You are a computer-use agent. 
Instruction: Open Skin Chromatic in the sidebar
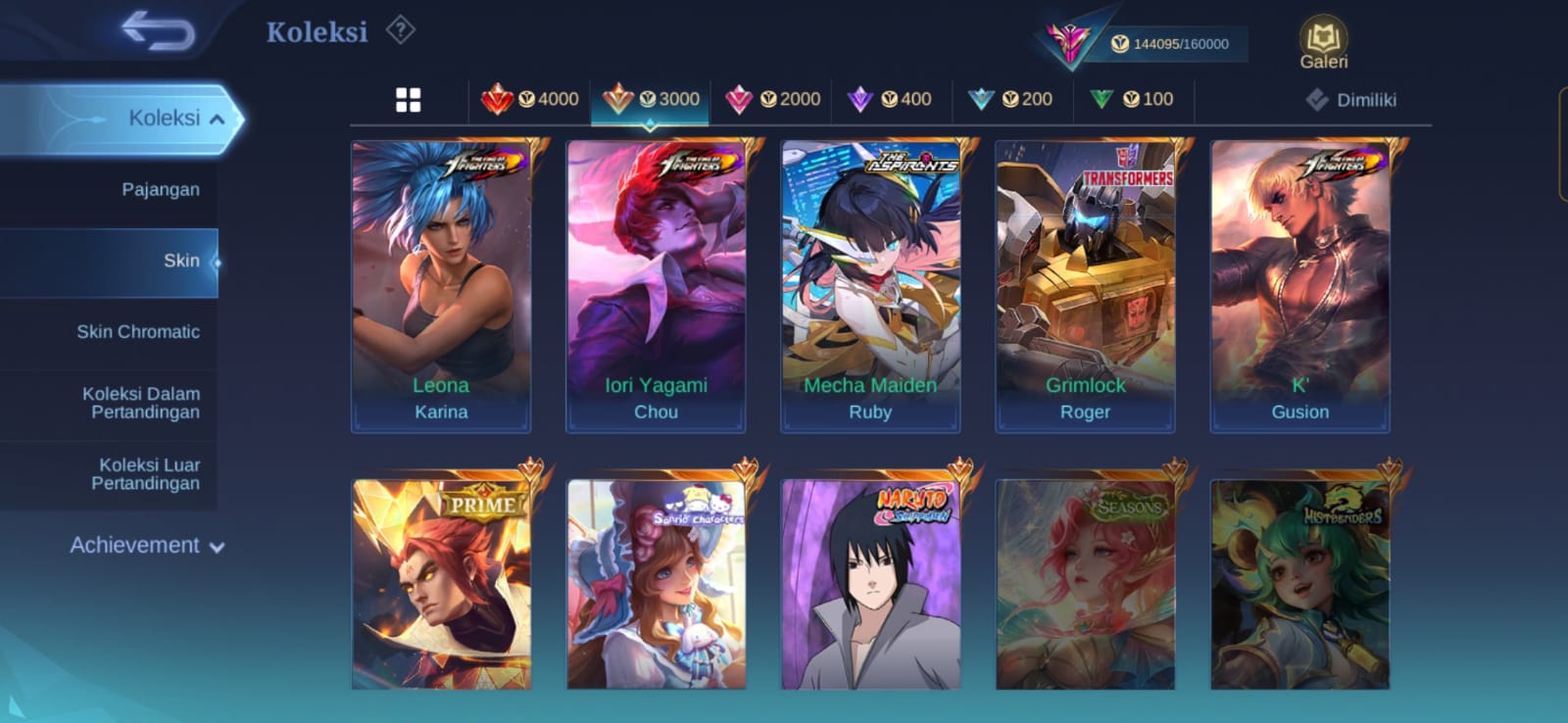coord(138,332)
